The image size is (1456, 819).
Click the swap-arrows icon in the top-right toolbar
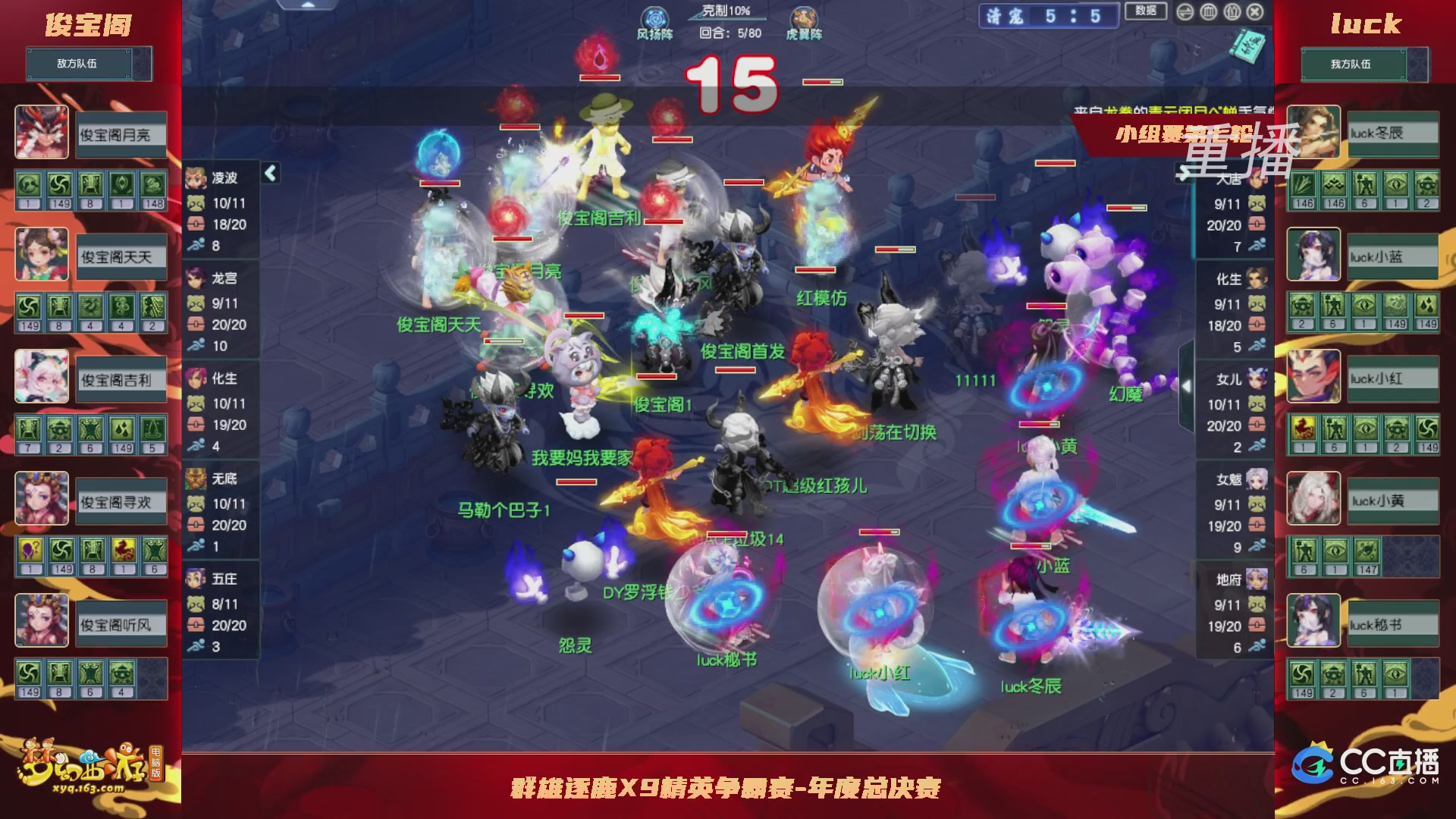click(1185, 12)
